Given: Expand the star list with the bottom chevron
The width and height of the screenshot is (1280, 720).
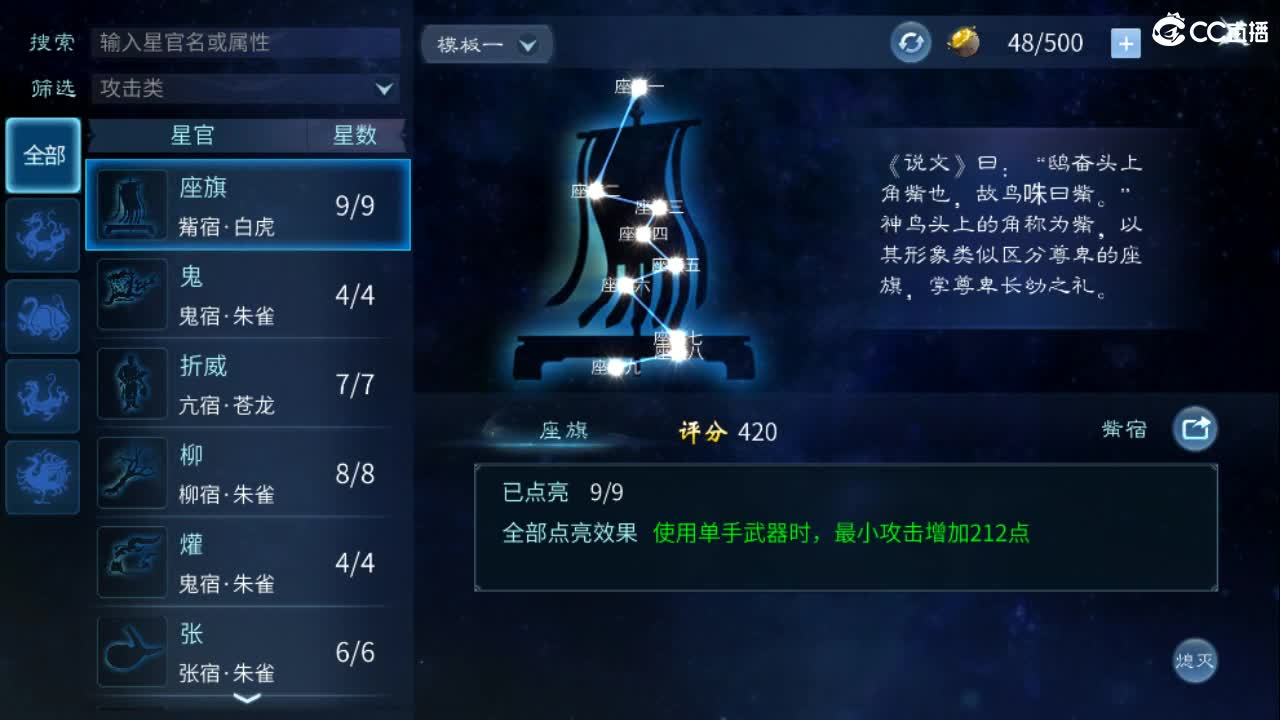Looking at the screenshot, I should (246, 700).
